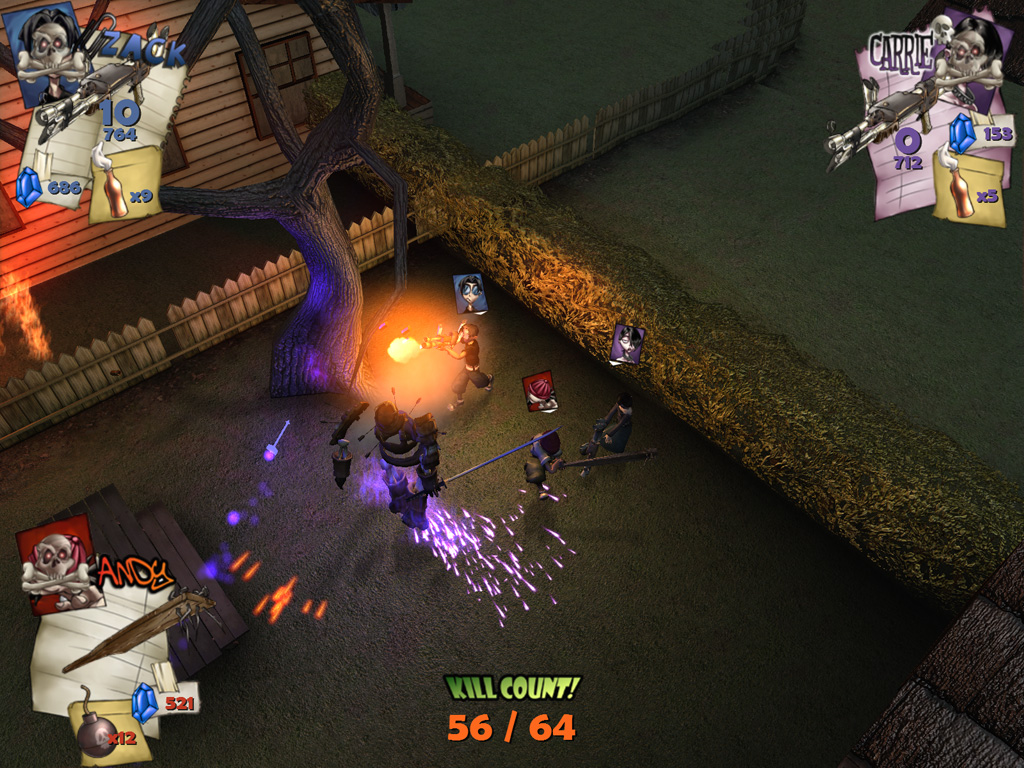Click Zack's skull portrait
The height and width of the screenshot is (768, 1024).
48,52
